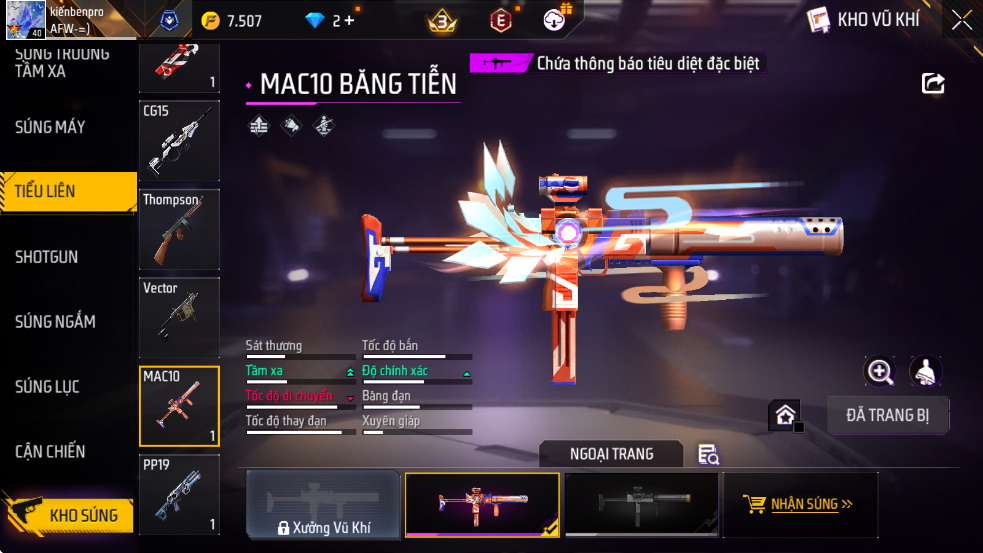983x553 pixels.
Task: Select the SHOTGUN weapon category
Action: 47,257
